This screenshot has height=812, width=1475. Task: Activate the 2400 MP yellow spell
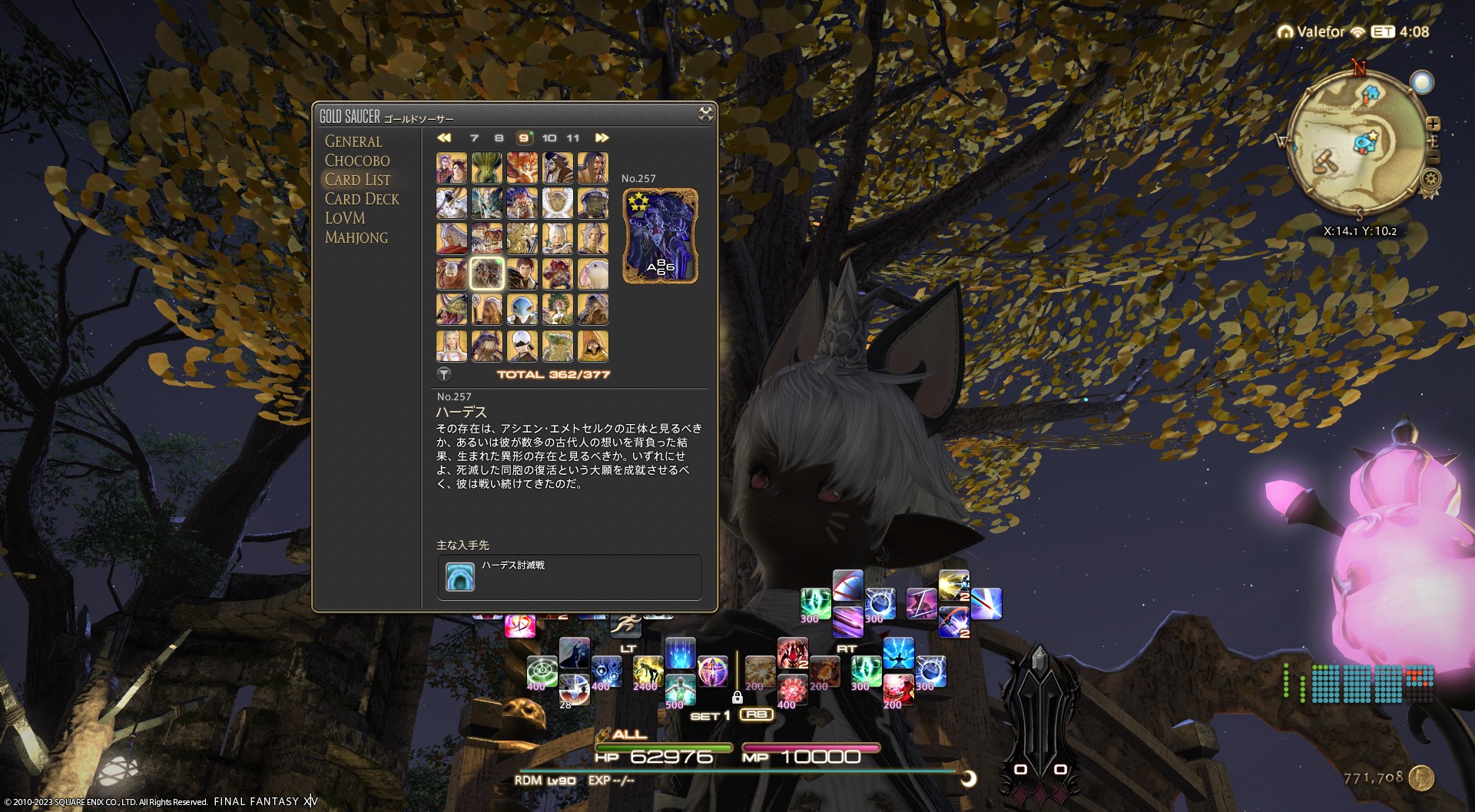(648, 671)
